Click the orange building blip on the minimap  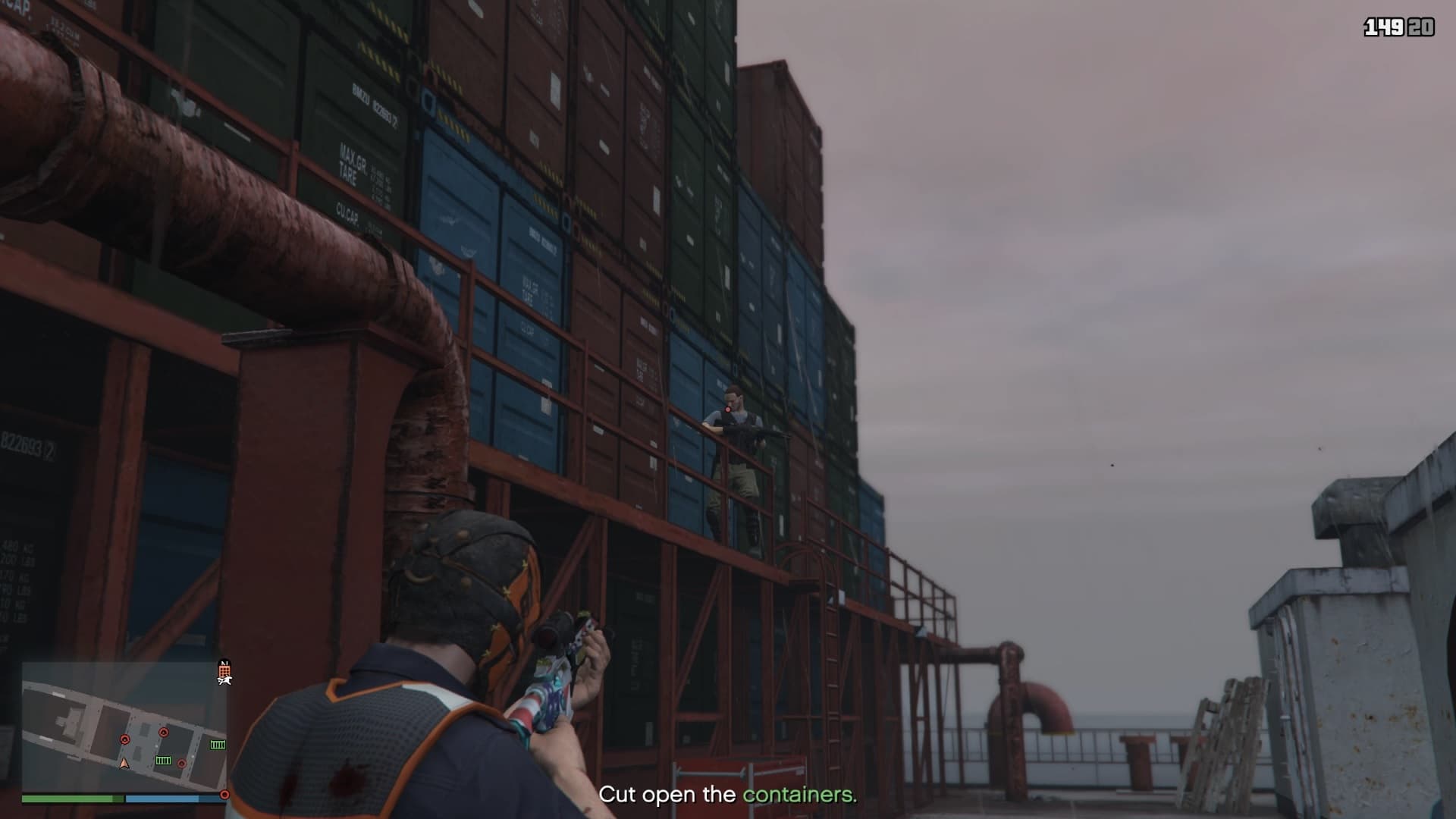click(224, 670)
